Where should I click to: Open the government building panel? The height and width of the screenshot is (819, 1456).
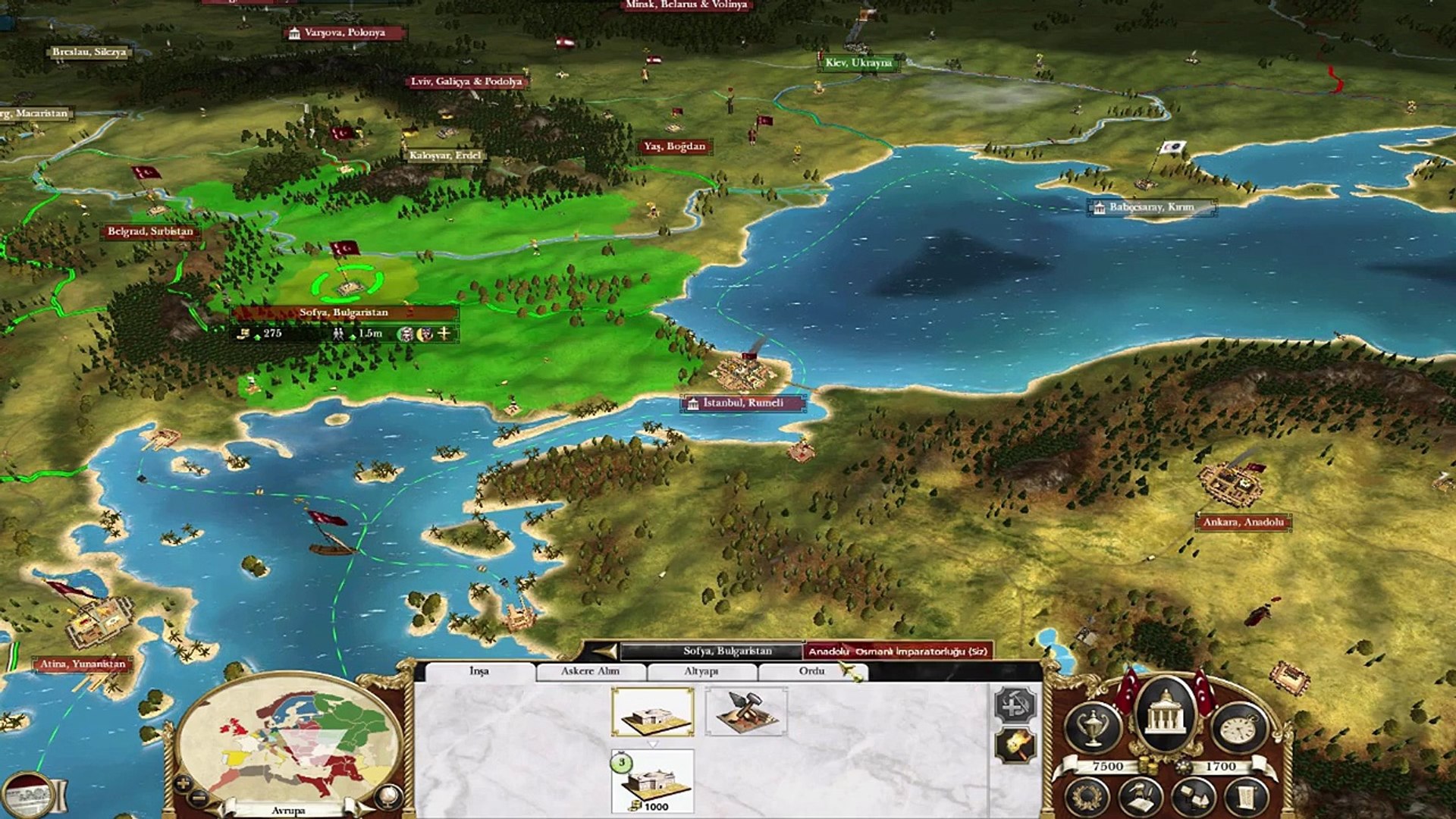[1165, 717]
